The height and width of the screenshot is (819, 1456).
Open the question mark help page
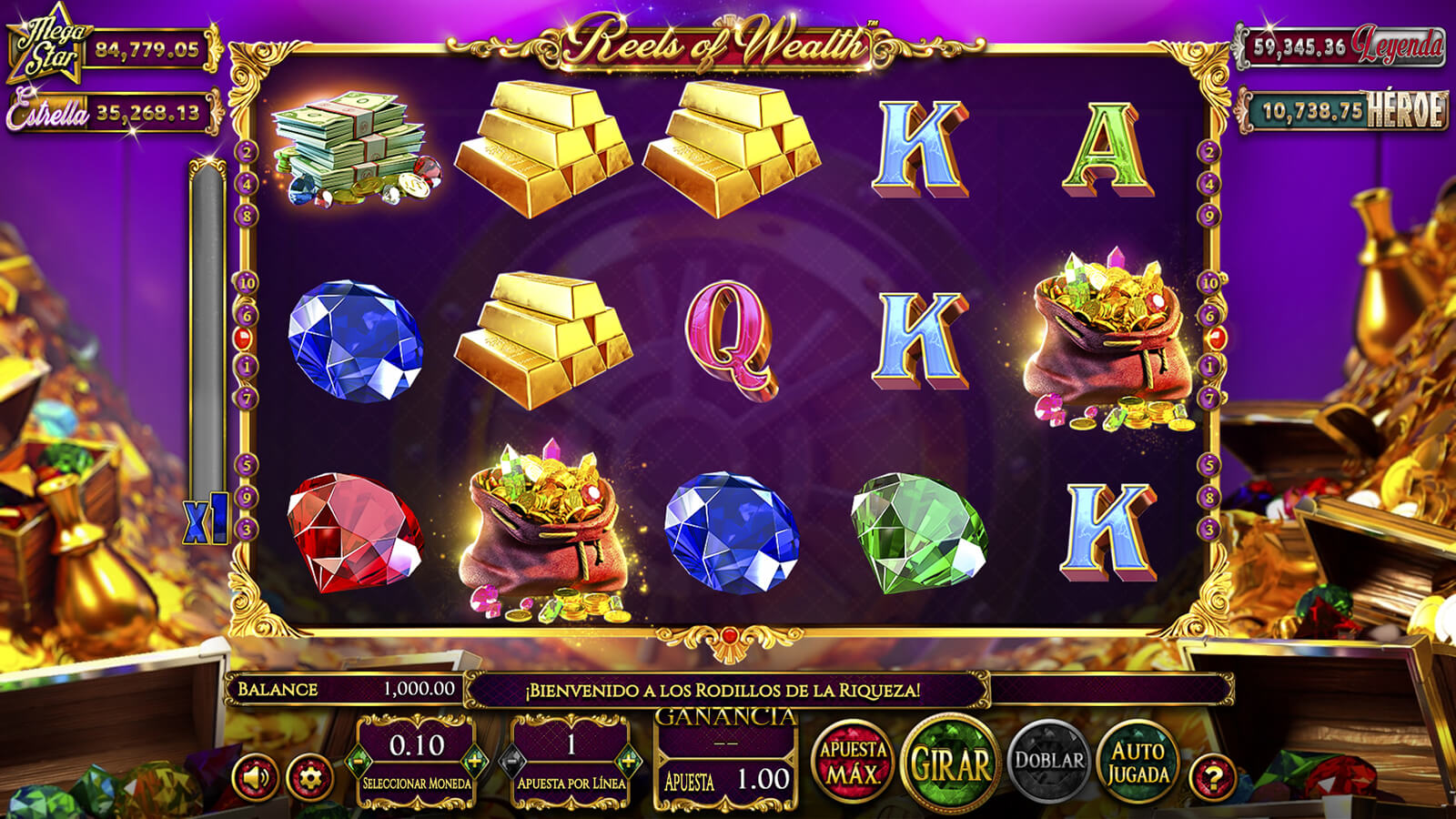1213,778
